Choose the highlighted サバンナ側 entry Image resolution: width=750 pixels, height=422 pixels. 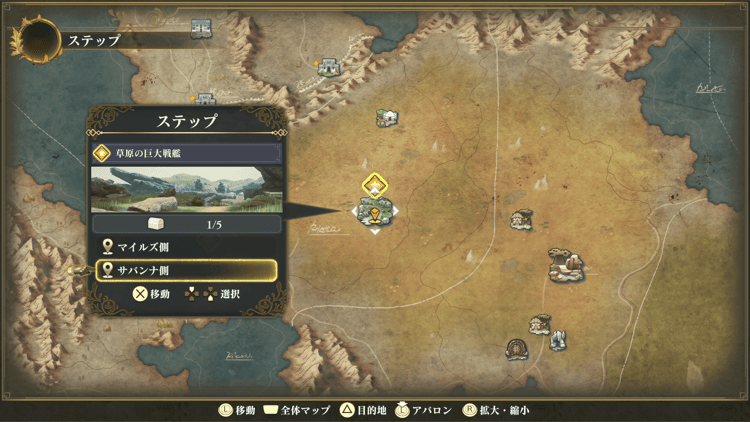pos(185,270)
